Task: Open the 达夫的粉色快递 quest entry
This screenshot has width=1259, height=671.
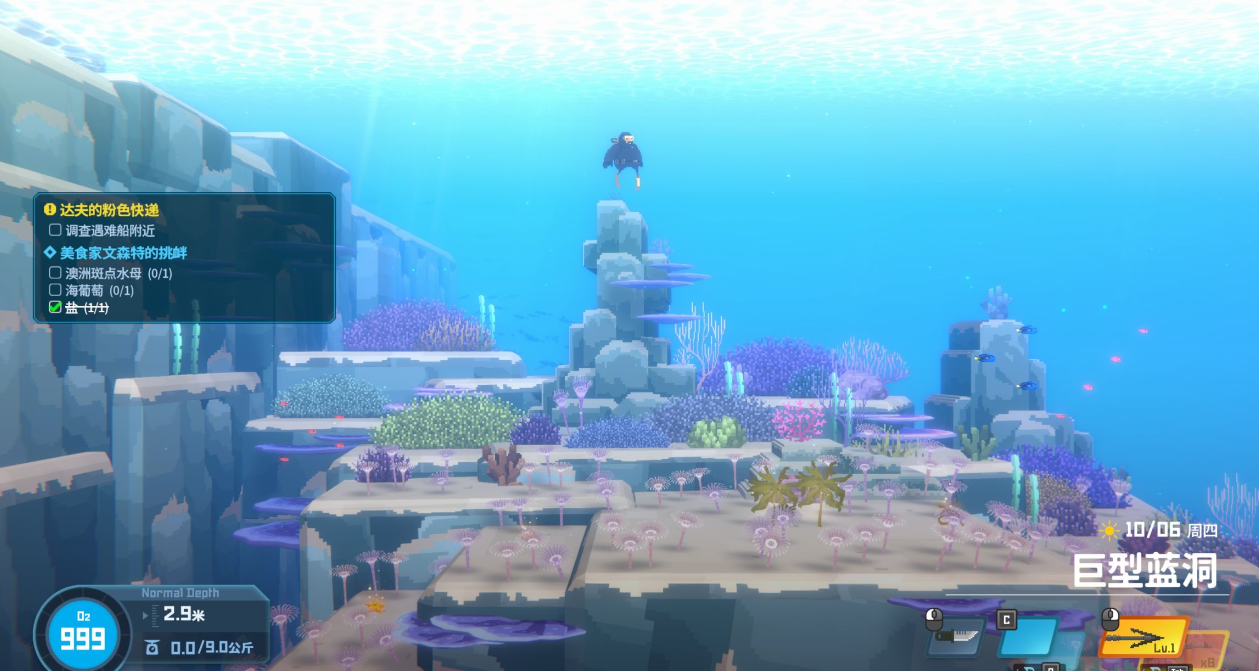Action: (x=109, y=210)
